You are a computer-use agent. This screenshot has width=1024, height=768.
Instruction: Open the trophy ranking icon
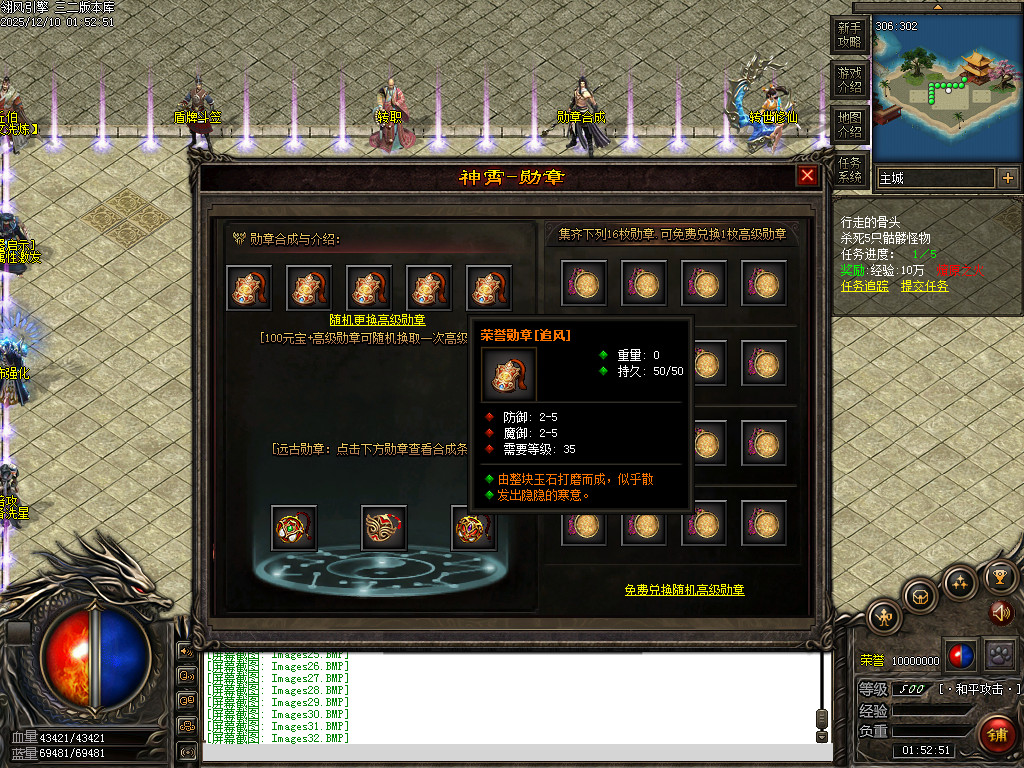click(999, 576)
